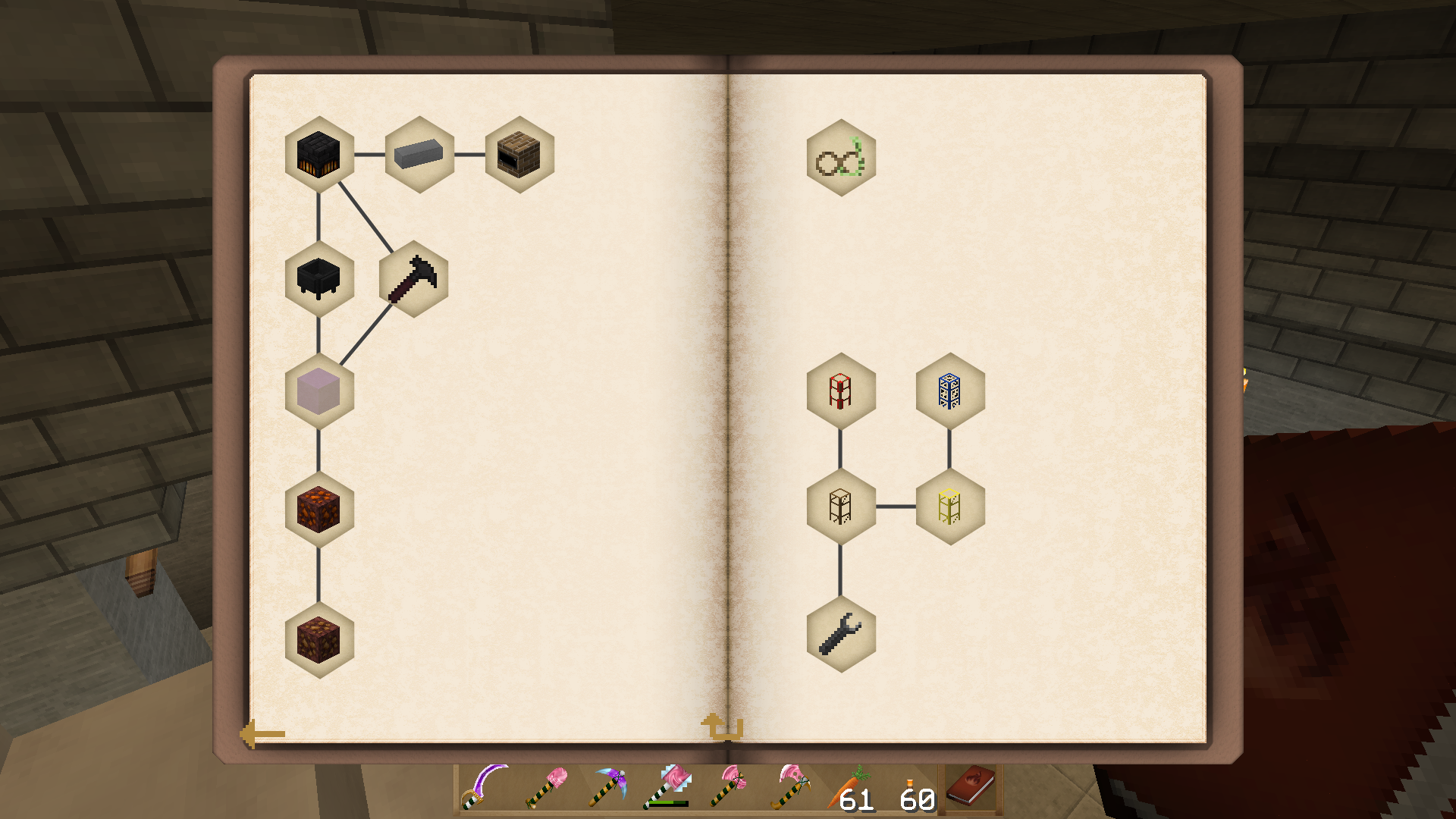Image resolution: width=1456 pixels, height=819 pixels.
Task: Choose the purple pickaxe in the hotbar
Action: point(607,789)
